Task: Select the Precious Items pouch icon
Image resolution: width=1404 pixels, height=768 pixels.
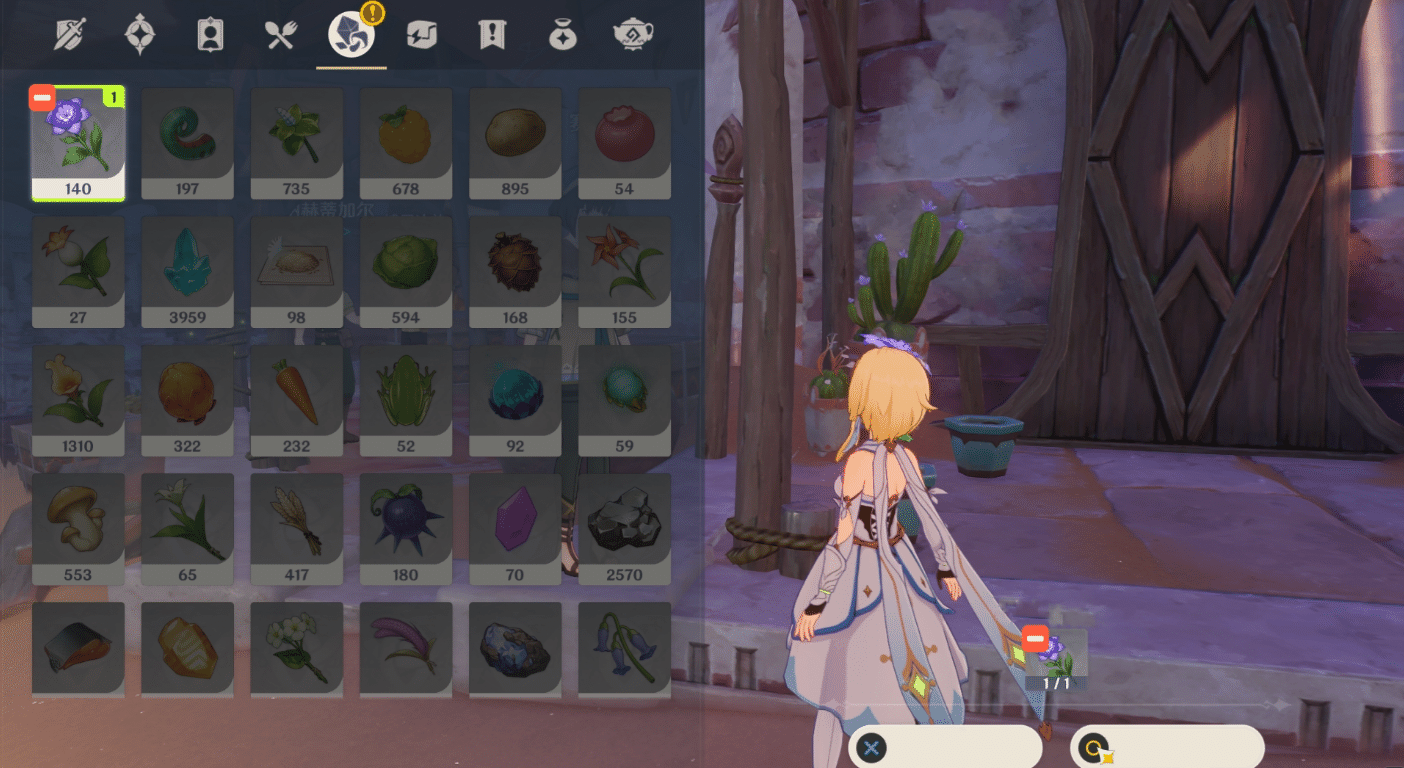Action: pyautogui.click(x=562, y=33)
